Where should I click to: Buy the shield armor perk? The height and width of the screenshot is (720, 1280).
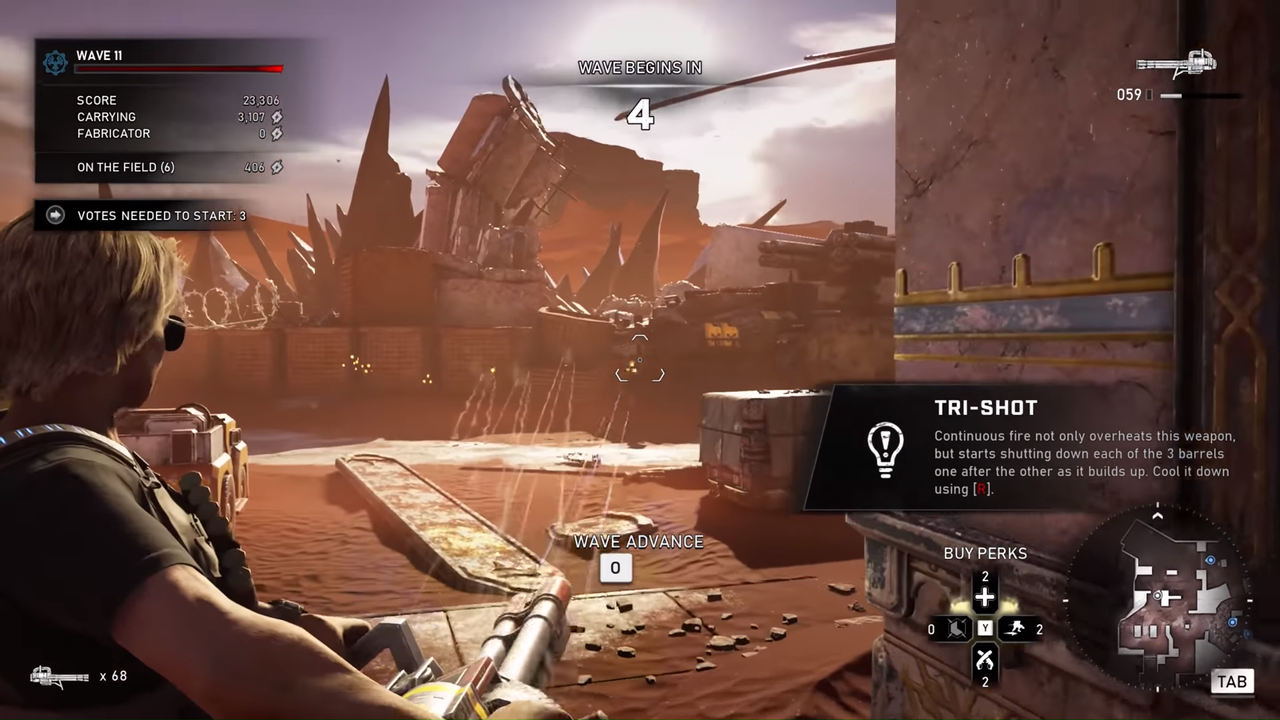(955, 629)
